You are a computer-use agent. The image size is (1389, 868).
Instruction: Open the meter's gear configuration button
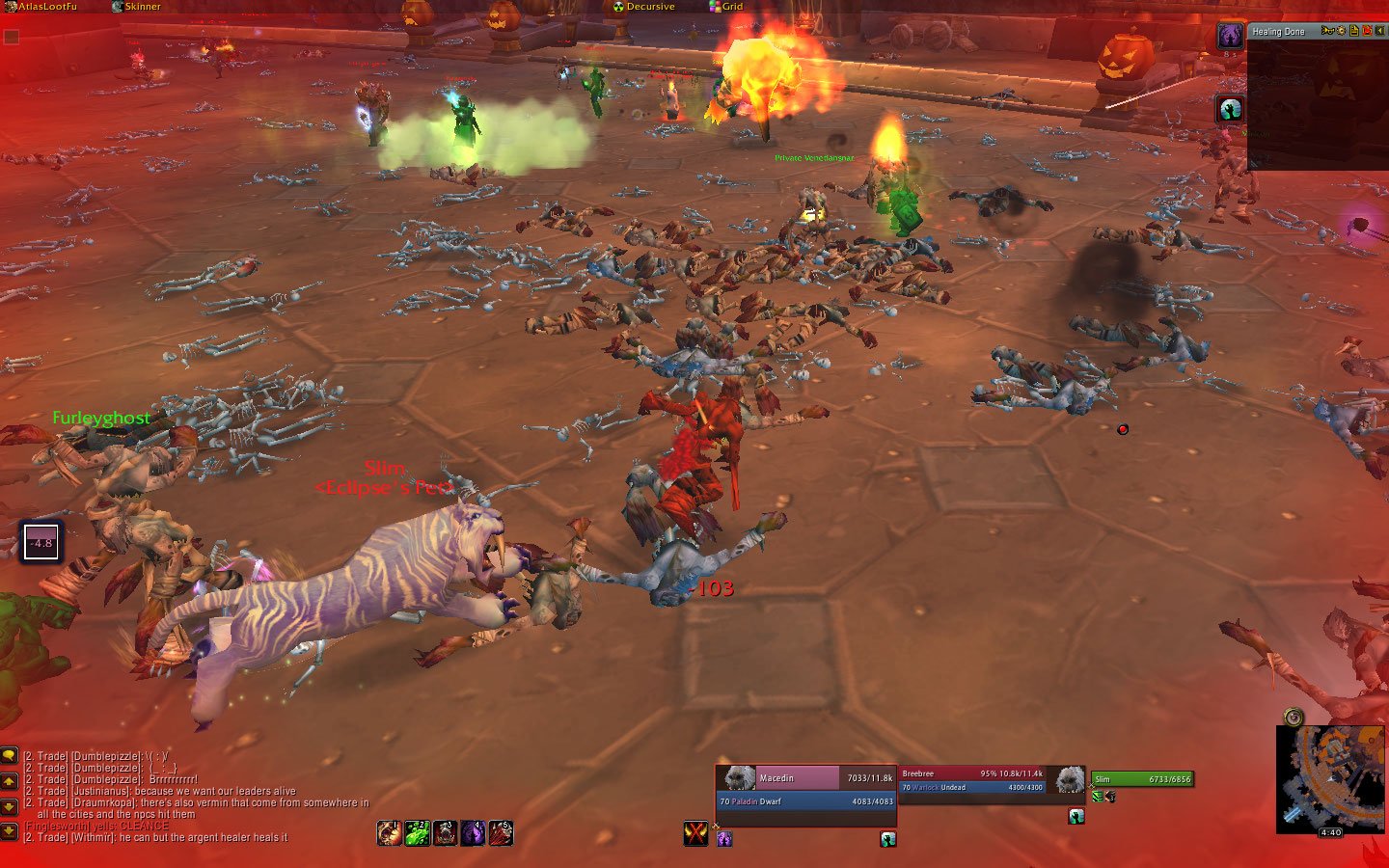tap(1342, 31)
